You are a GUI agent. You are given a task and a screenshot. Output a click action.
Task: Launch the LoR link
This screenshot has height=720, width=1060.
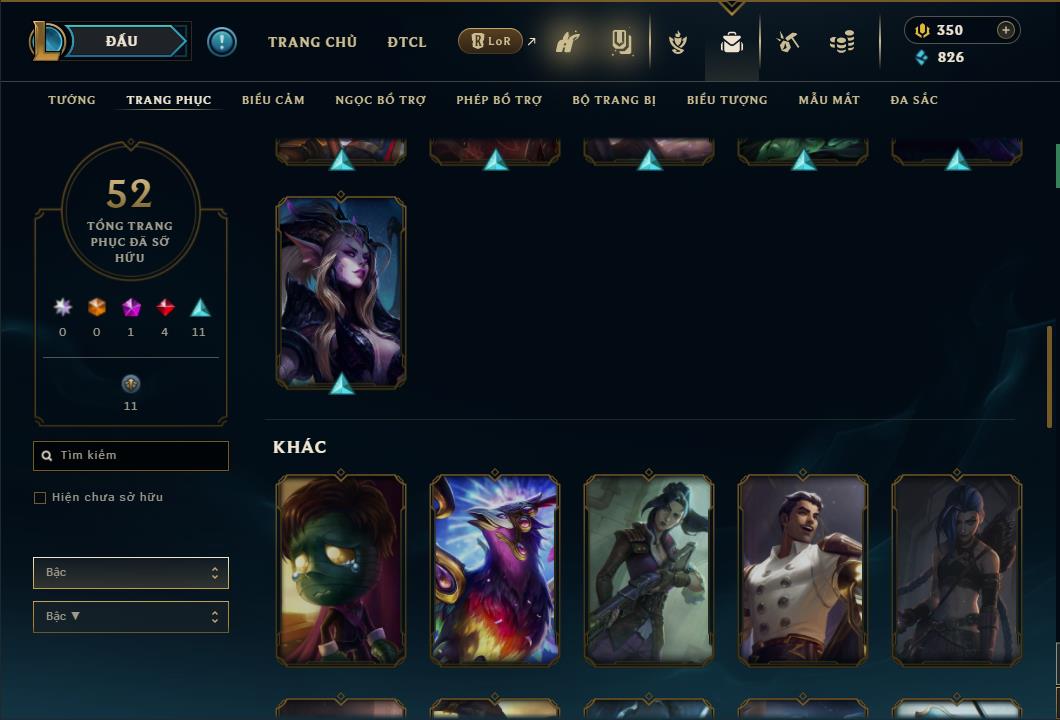click(x=491, y=41)
